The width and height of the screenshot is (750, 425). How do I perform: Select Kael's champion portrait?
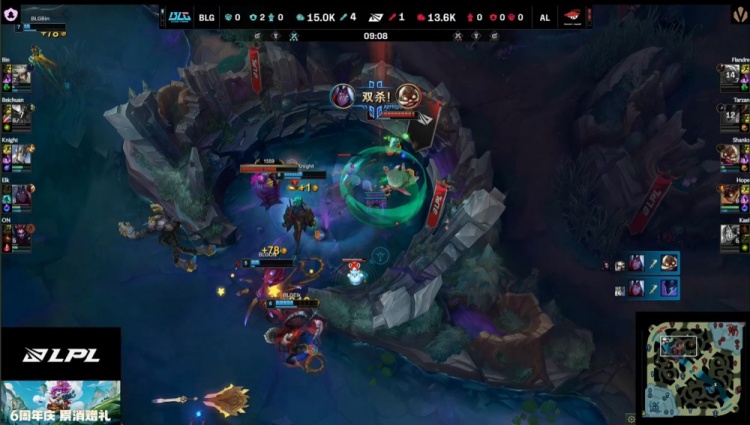(729, 235)
